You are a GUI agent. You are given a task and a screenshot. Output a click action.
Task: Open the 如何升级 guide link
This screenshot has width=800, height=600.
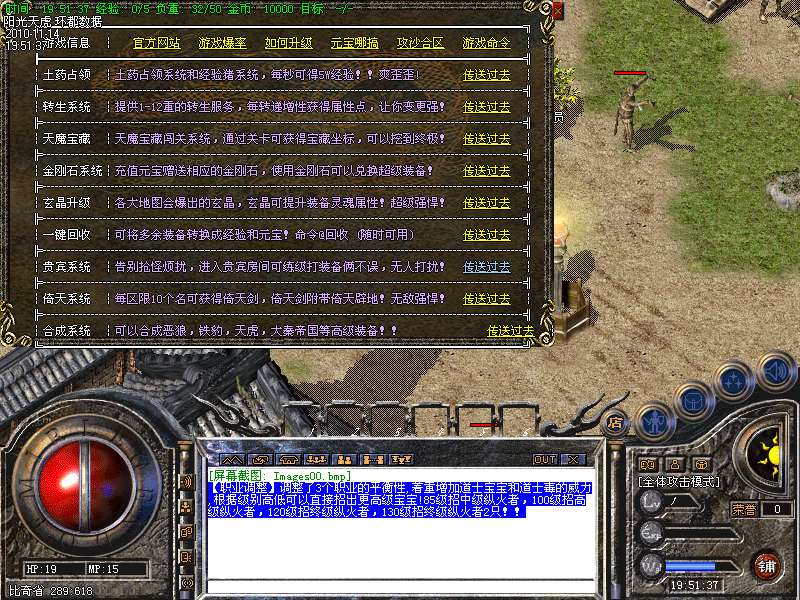click(288, 43)
